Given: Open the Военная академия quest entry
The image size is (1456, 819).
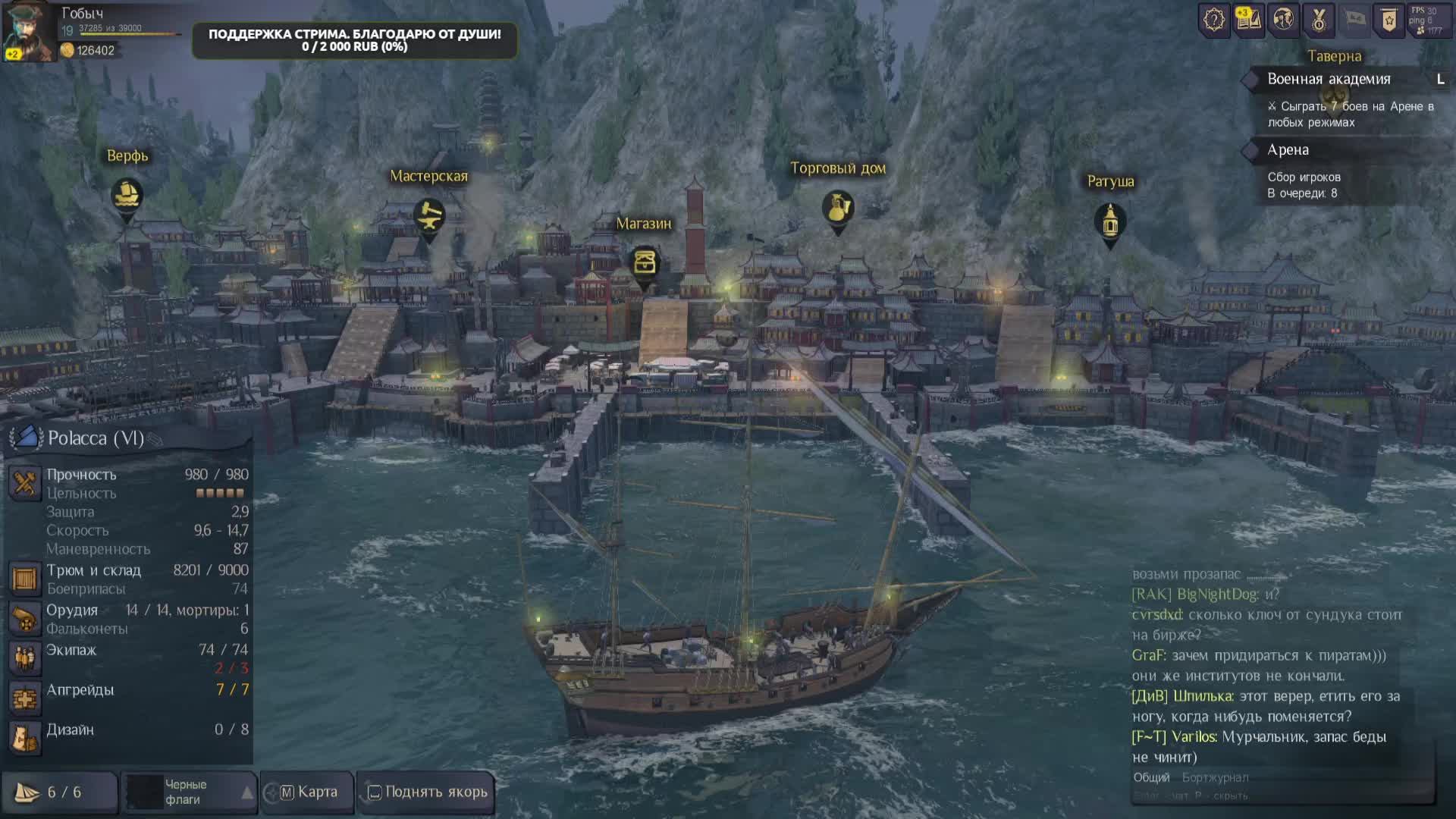Looking at the screenshot, I should point(1329,79).
